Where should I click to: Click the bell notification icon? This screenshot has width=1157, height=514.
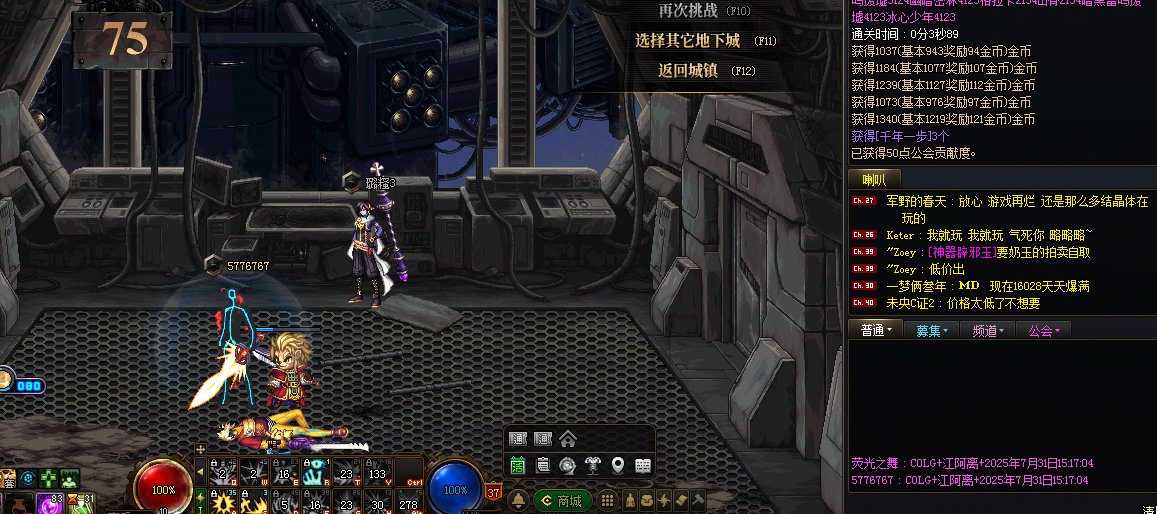(x=518, y=500)
